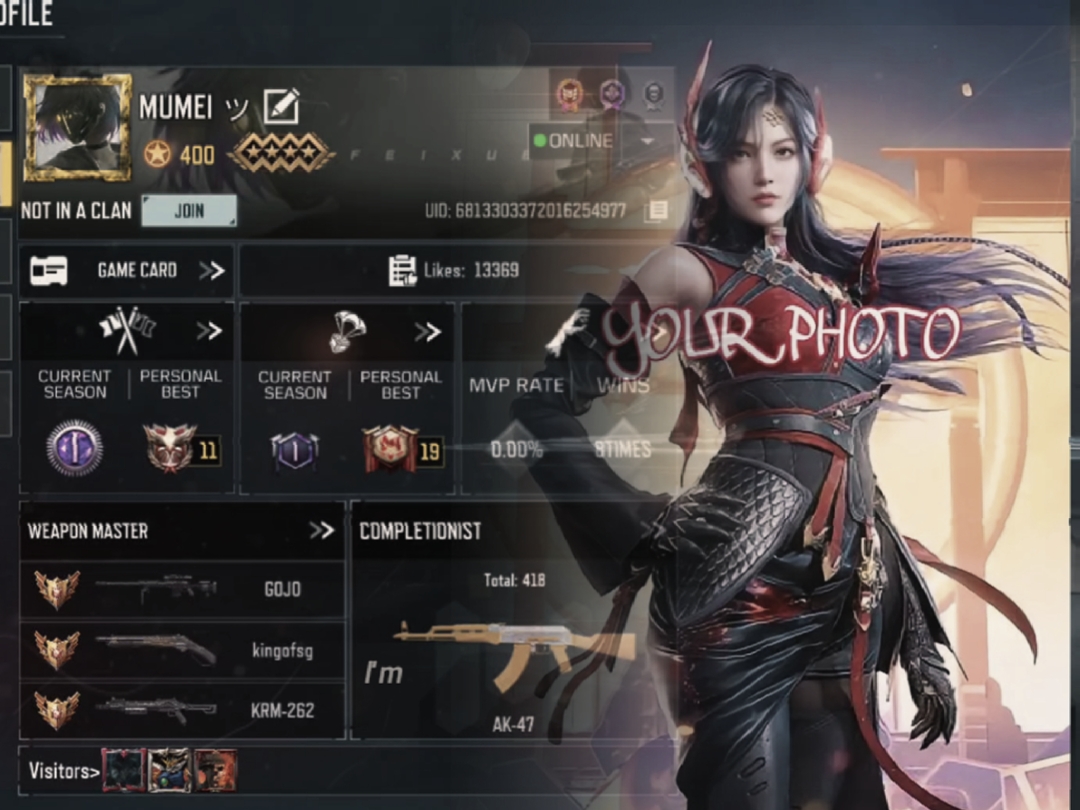Viewport: 1080px width, 810px height.
Task: Edit the MUMEI player name
Action: pyautogui.click(x=281, y=106)
